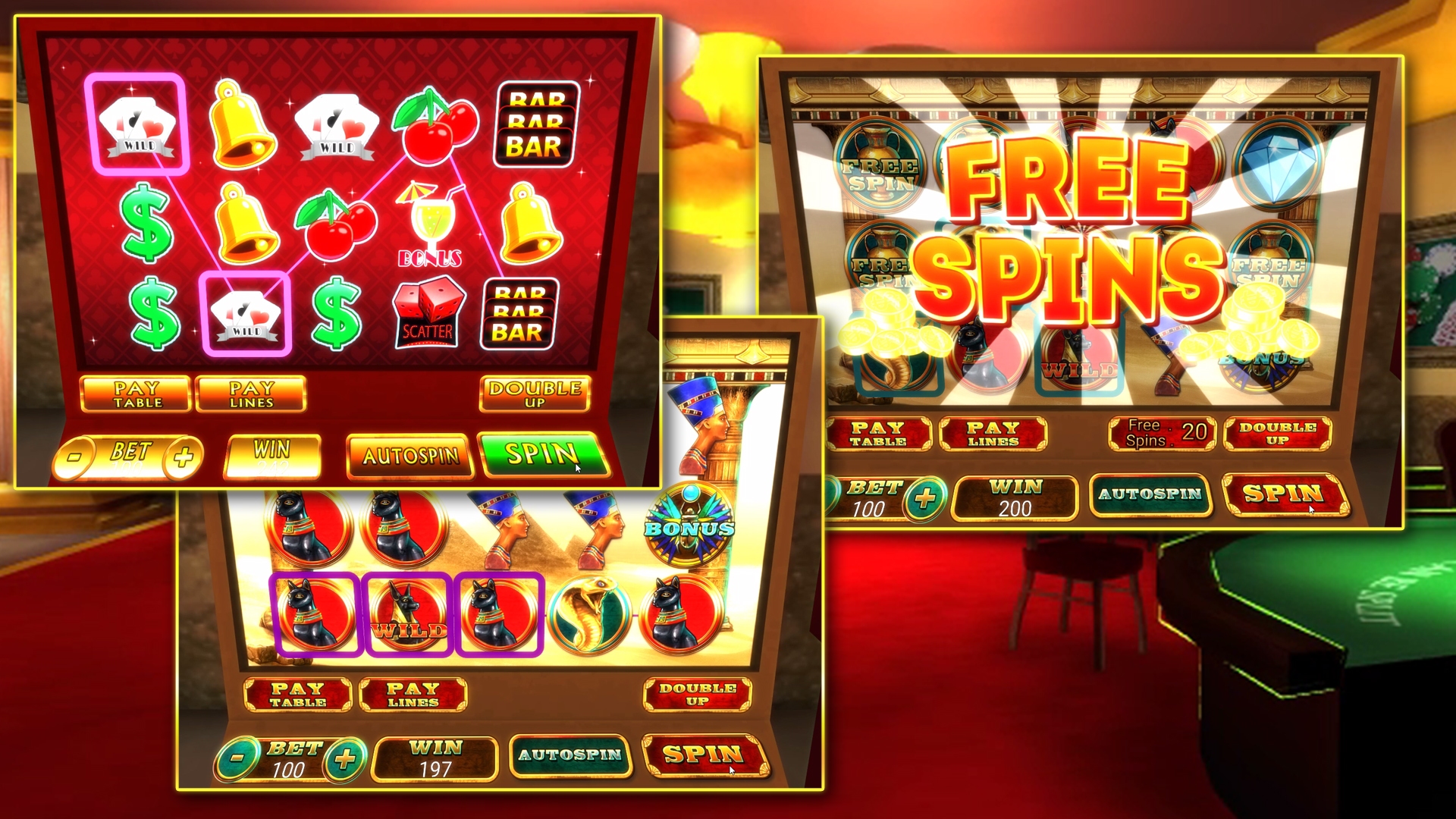Toggle AUTOSPIN on the Free Spins machine
Image resolution: width=1456 pixels, height=819 pixels.
[1151, 493]
